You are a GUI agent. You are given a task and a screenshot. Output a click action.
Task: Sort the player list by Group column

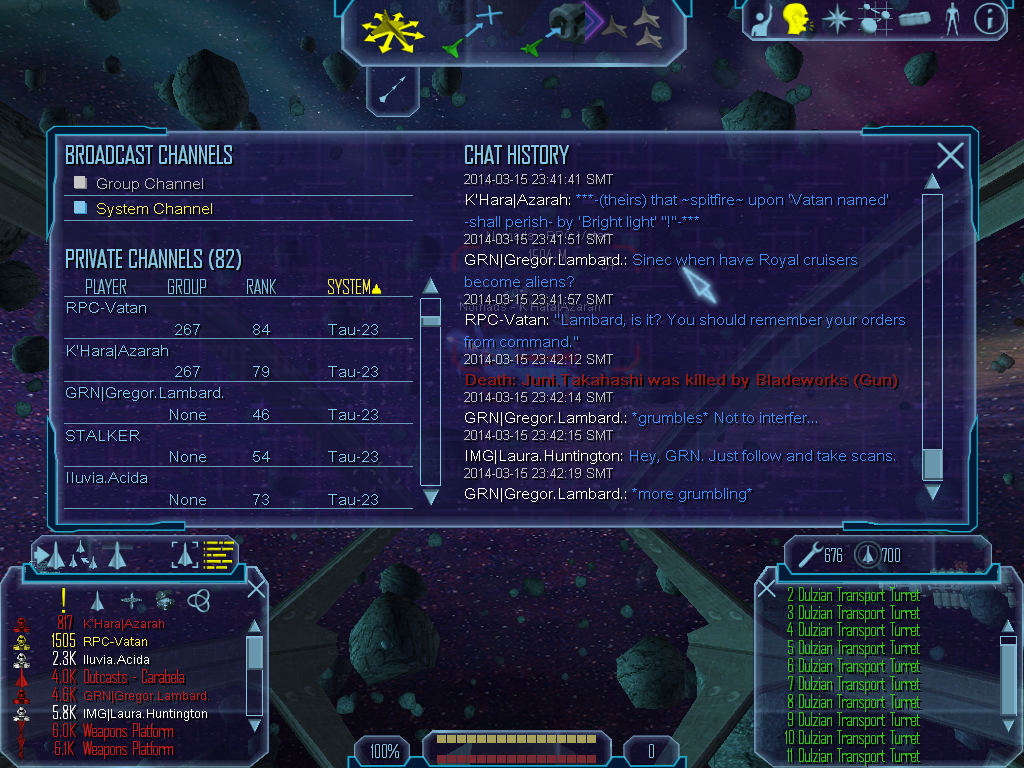187,288
